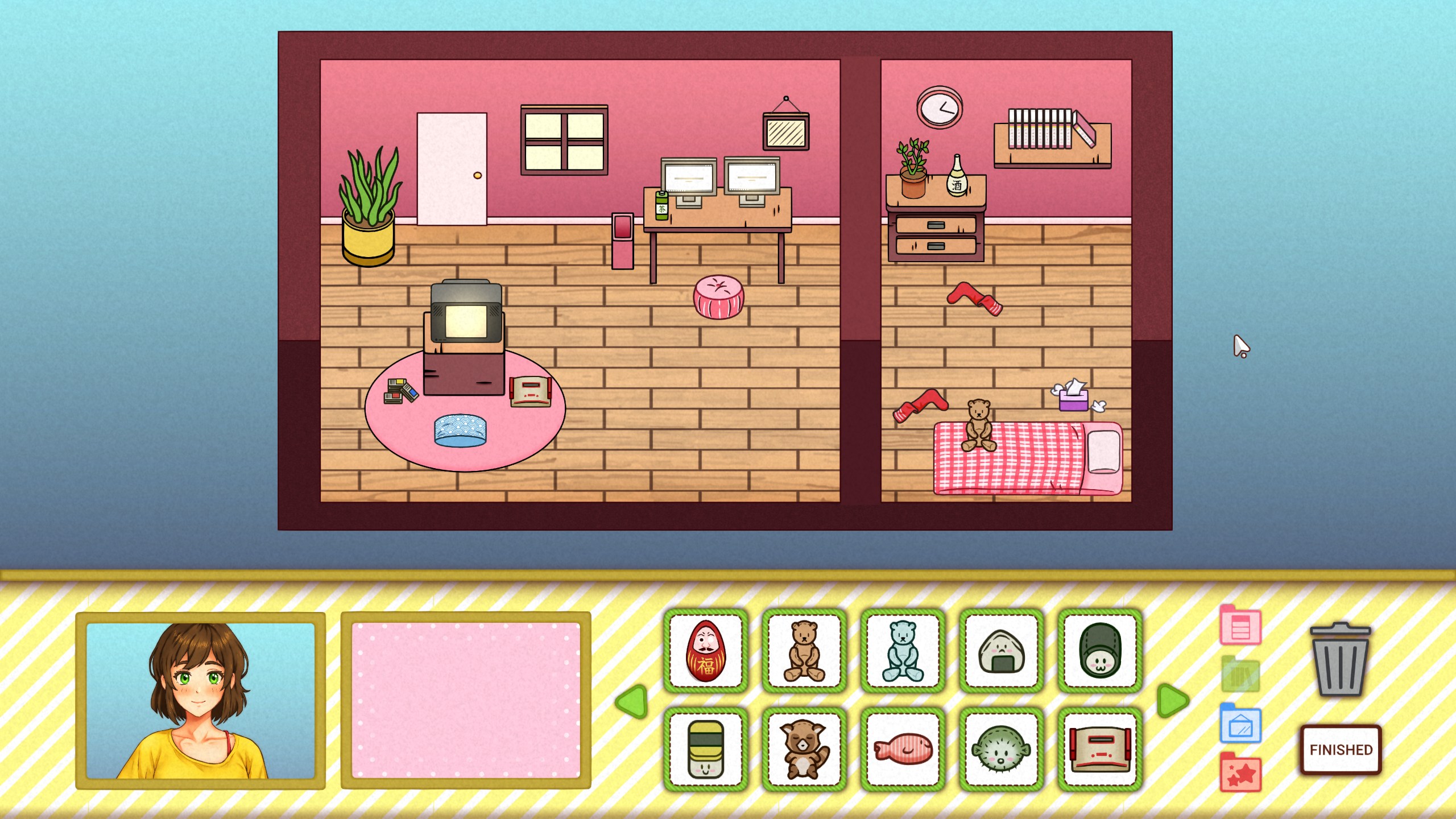This screenshot has height=819, width=1456.
Task: Choose the pufferfish plush
Action: [1001, 750]
